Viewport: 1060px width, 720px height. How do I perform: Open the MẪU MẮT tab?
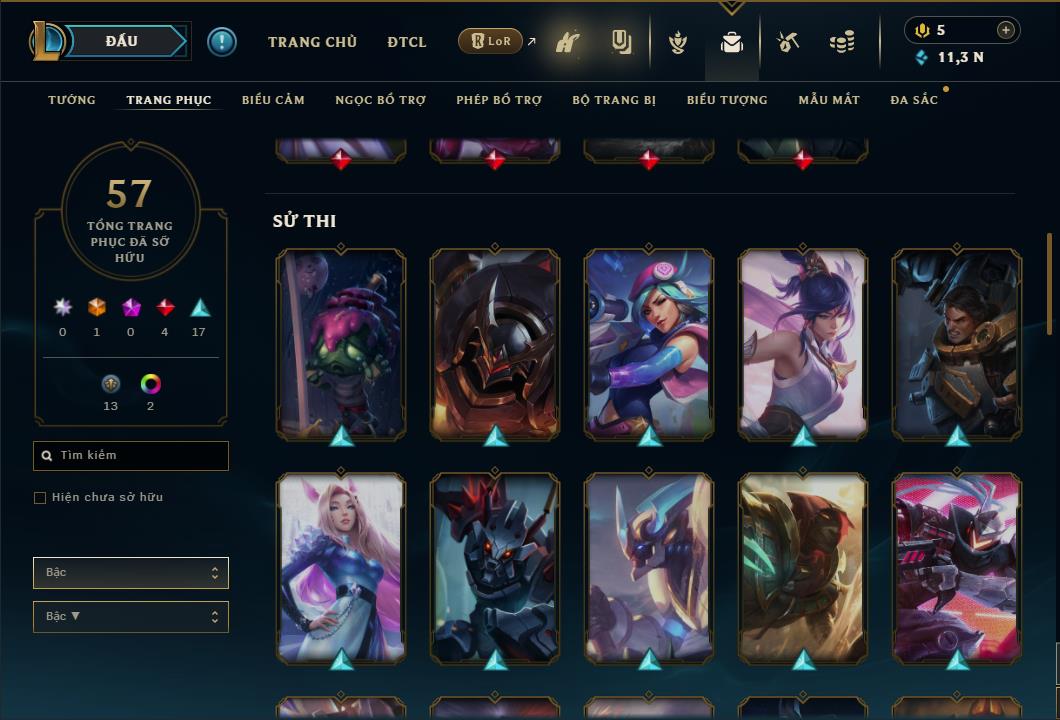pyautogui.click(x=829, y=100)
